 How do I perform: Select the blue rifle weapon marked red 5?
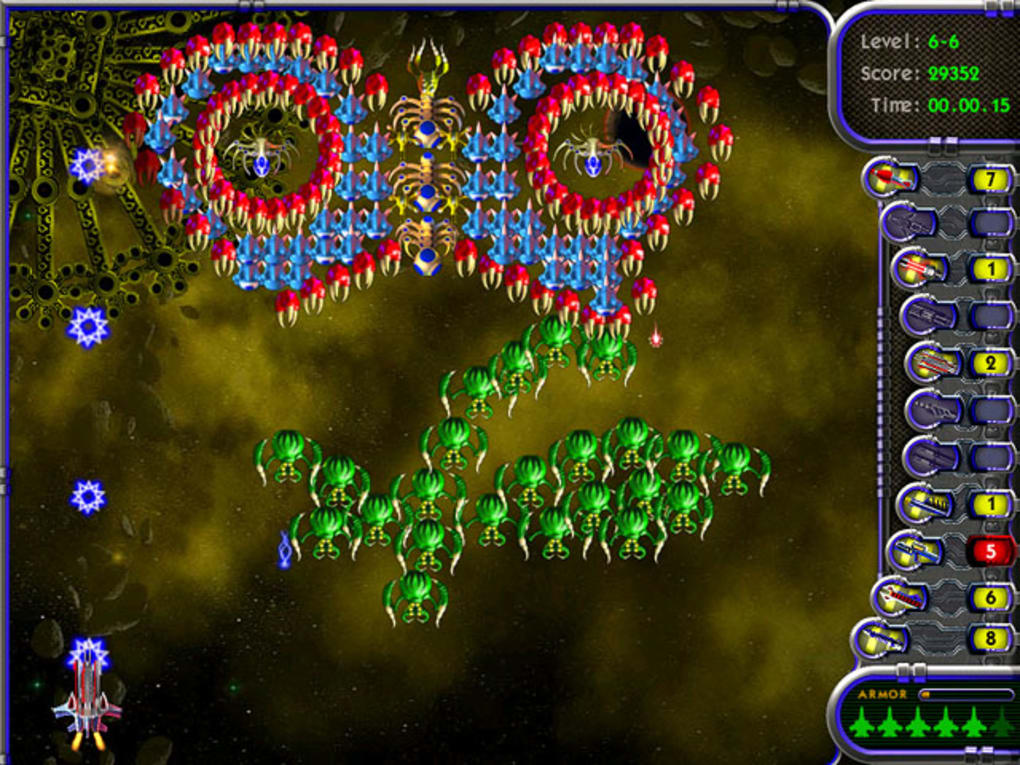click(914, 550)
